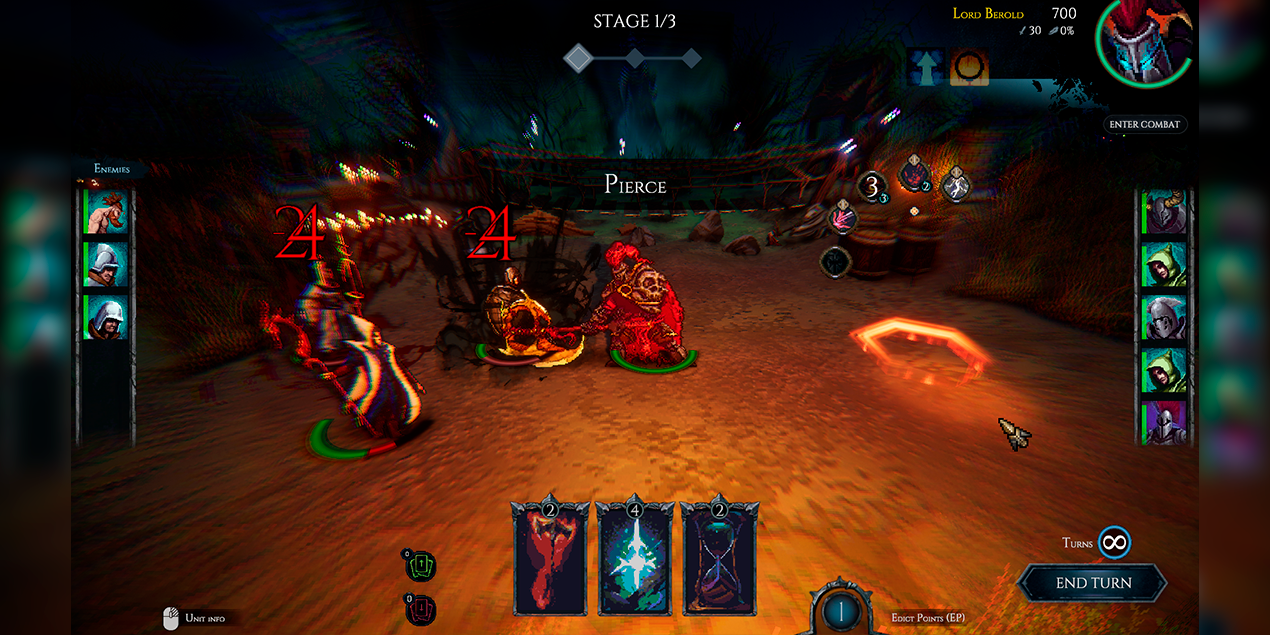
Task: Select the chainmail-hooded enemy portrait
Action: pos(106,318)
